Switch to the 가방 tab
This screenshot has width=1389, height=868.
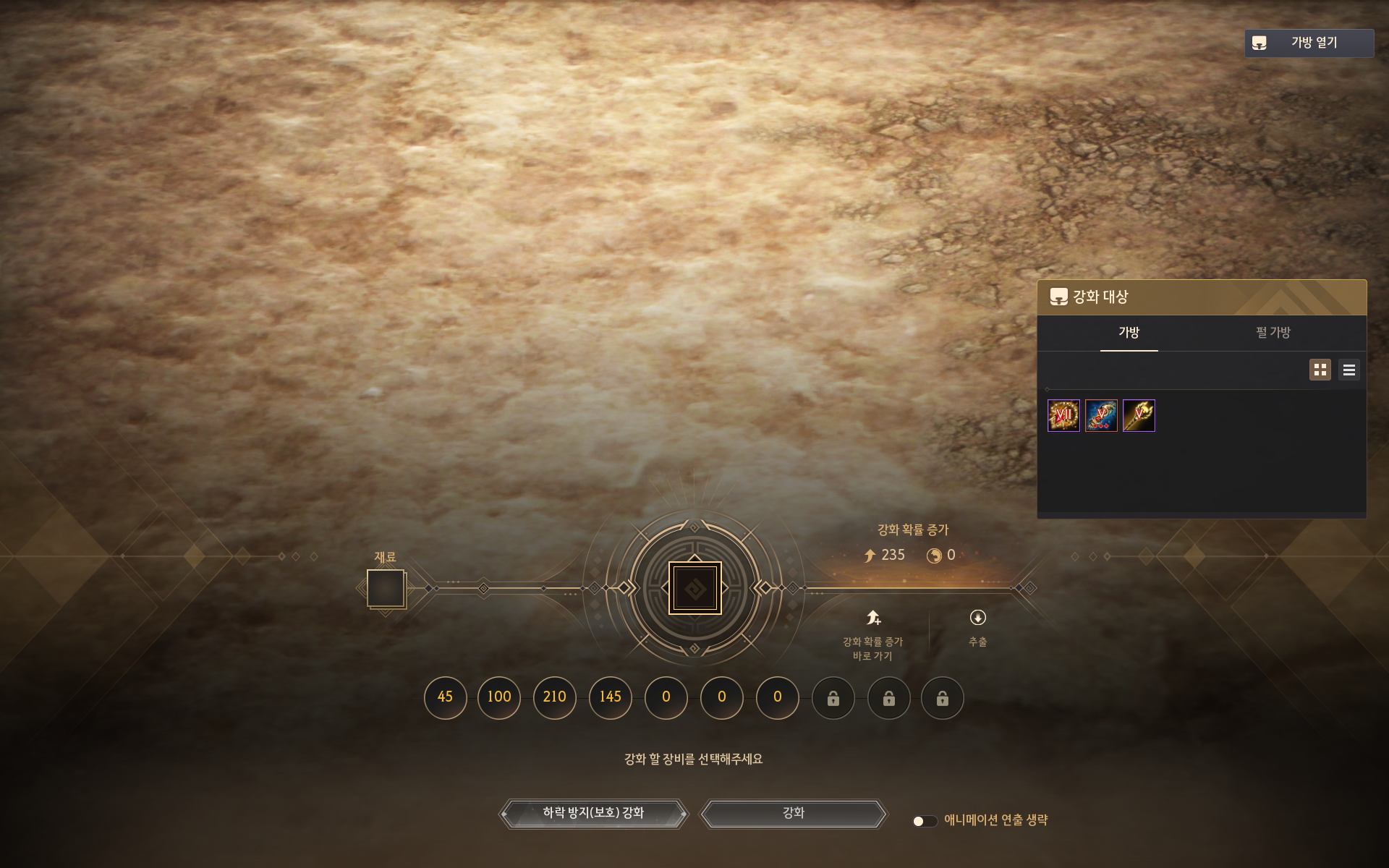click(1129, 333)
